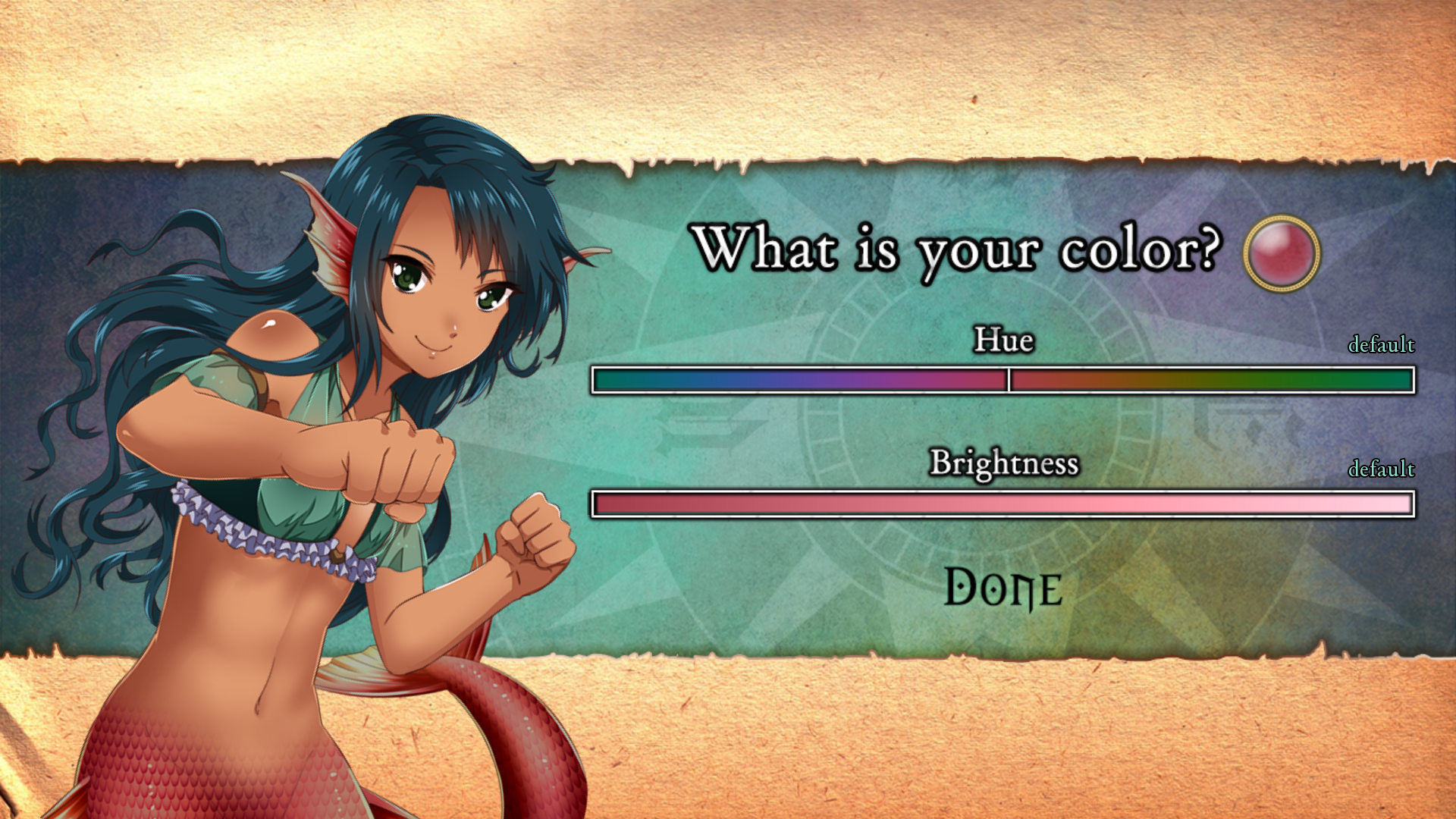Reset Brightness with its default link
1456x819 pixels.
point(1381,469)
